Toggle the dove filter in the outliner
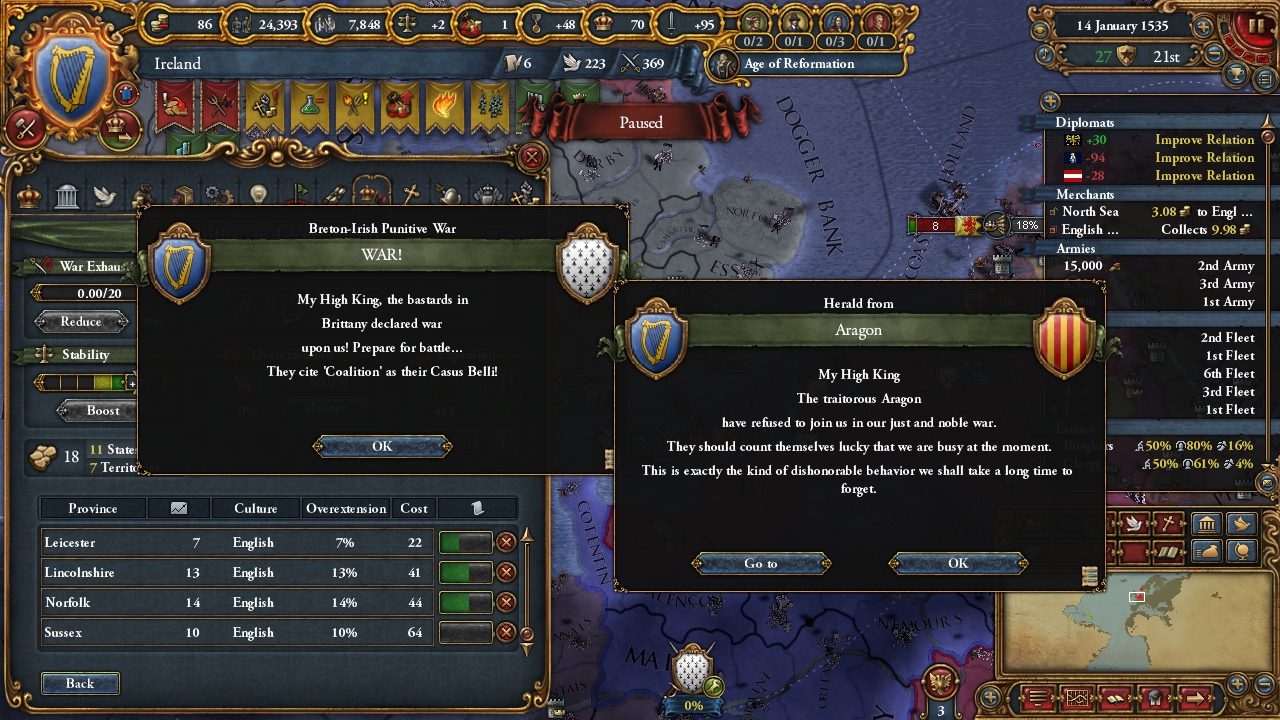The image size is (1280, 720). [x=1133, y=523]
